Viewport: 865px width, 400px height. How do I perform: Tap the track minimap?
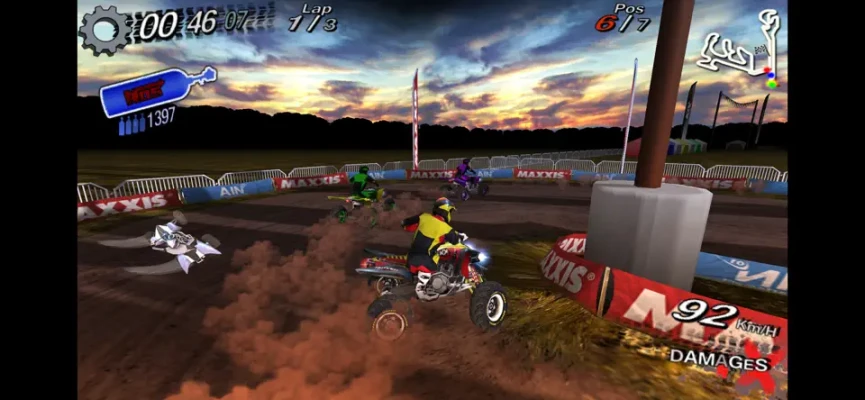coord(741,52)
